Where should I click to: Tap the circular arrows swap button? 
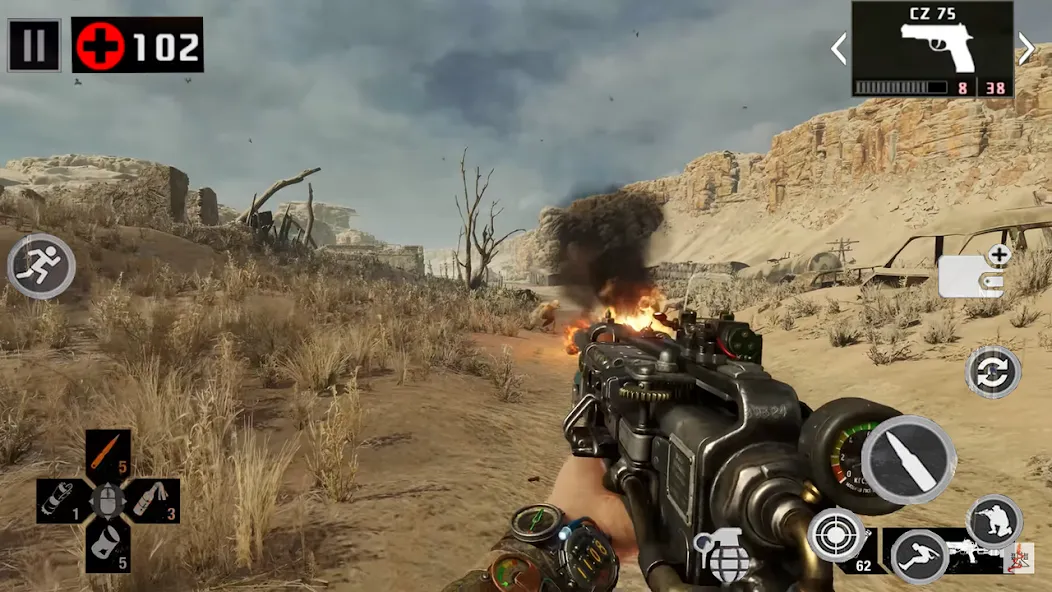pos(993,372)
